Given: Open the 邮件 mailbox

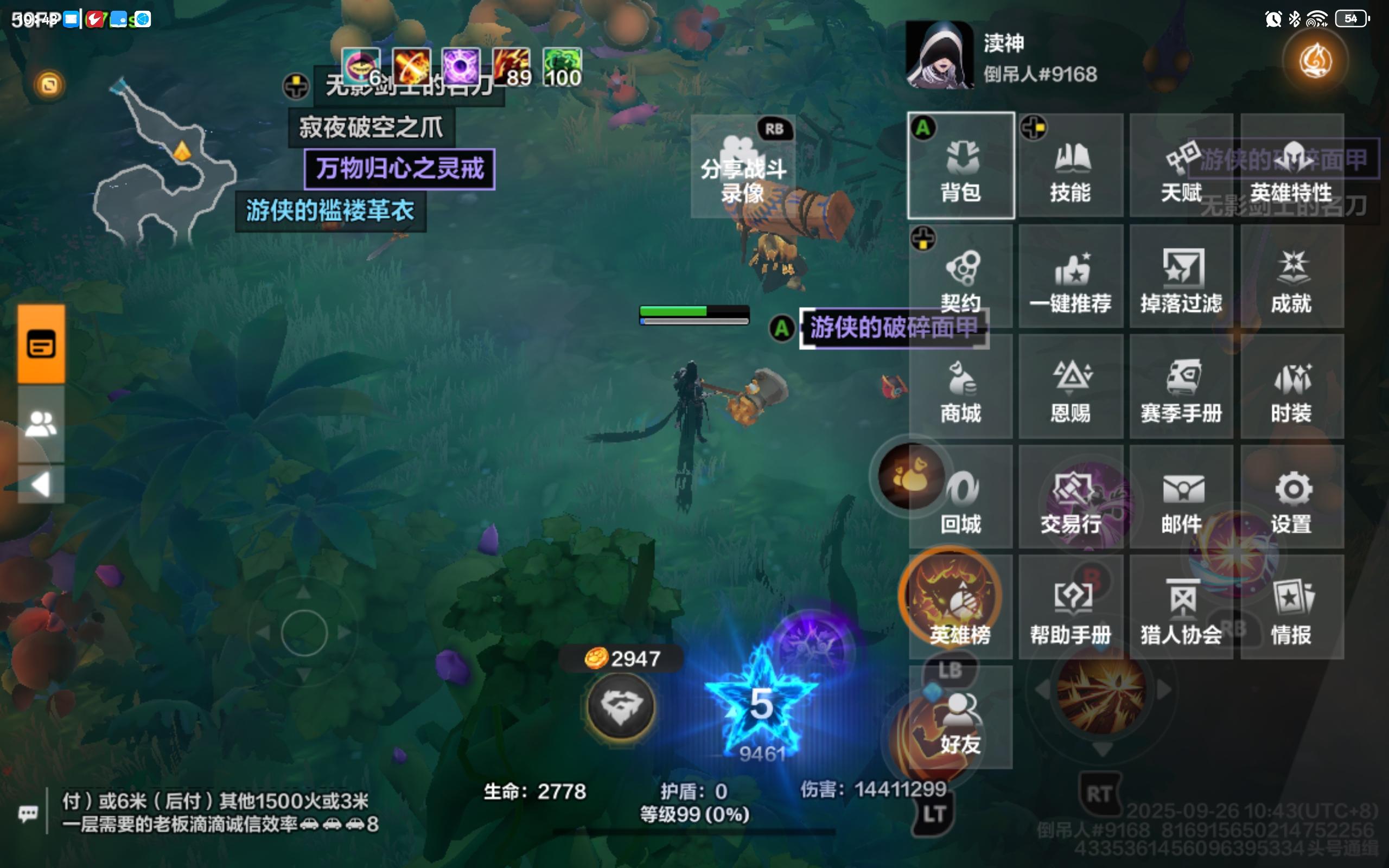Looking at the screenshot, I should pos(1181,497).
